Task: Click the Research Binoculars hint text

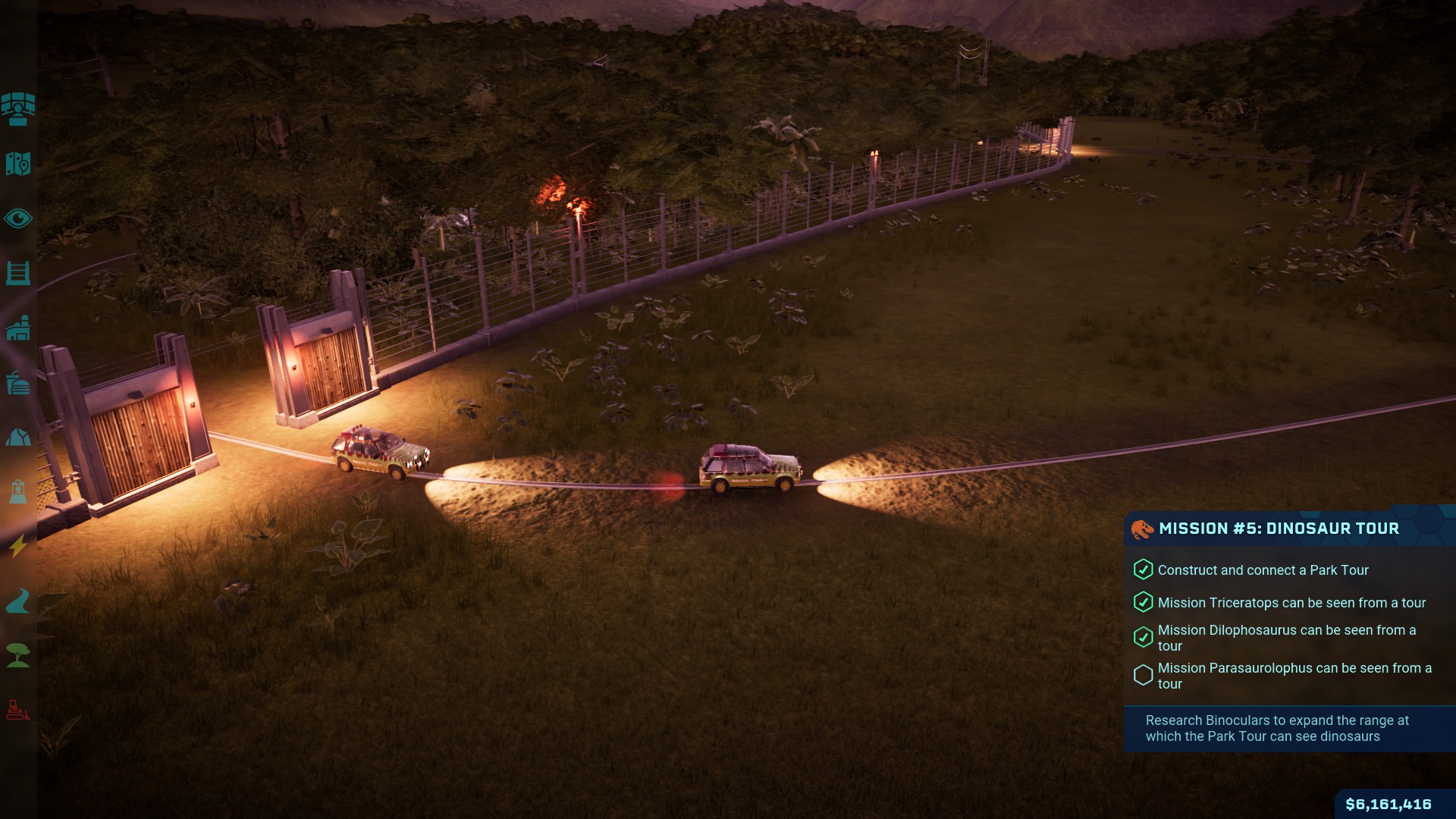Action: [1277, 728]
